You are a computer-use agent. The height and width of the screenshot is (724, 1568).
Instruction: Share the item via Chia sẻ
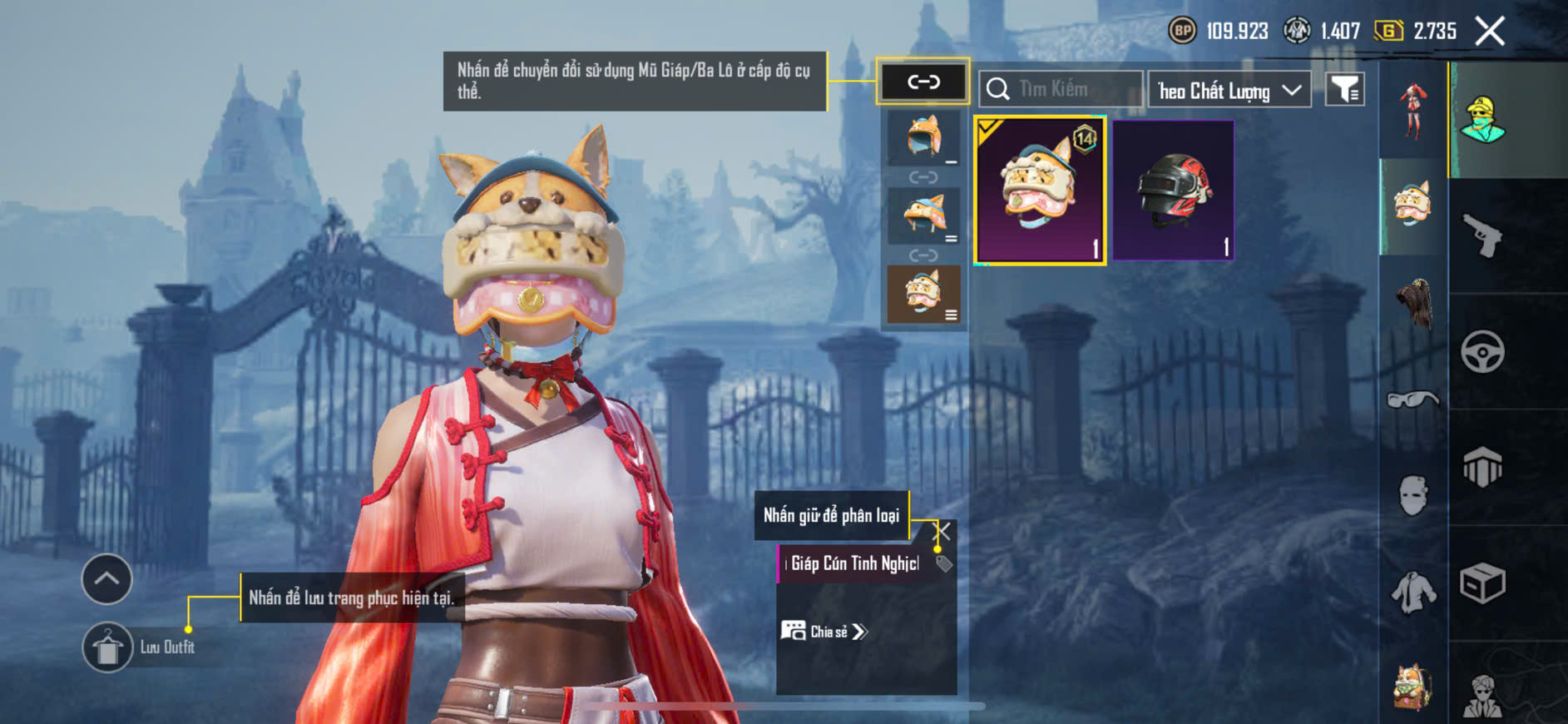pos(824,632)
